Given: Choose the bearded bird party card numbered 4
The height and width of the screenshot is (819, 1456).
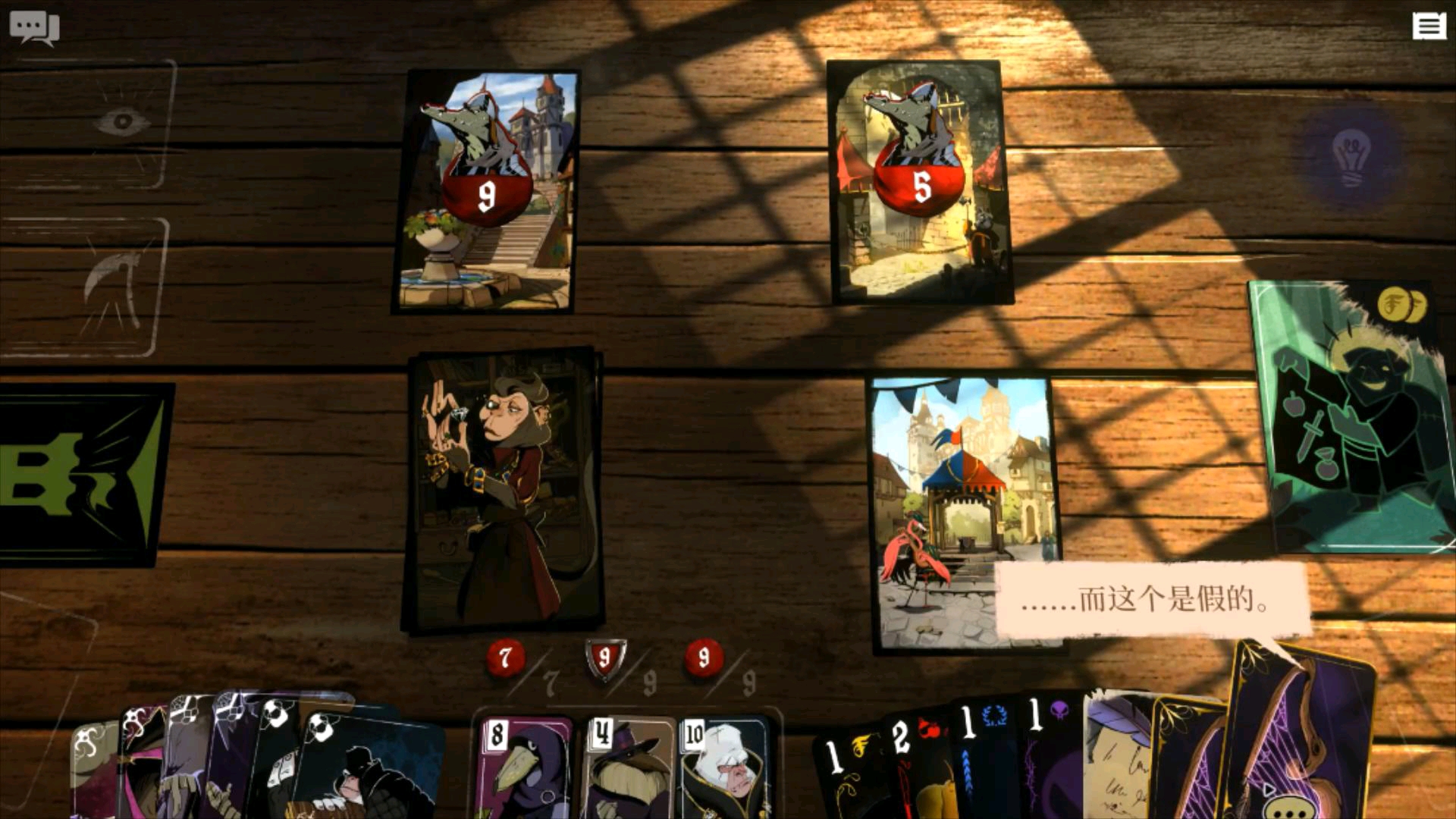Looking at the screenshot, I should [x=628, y=767].
